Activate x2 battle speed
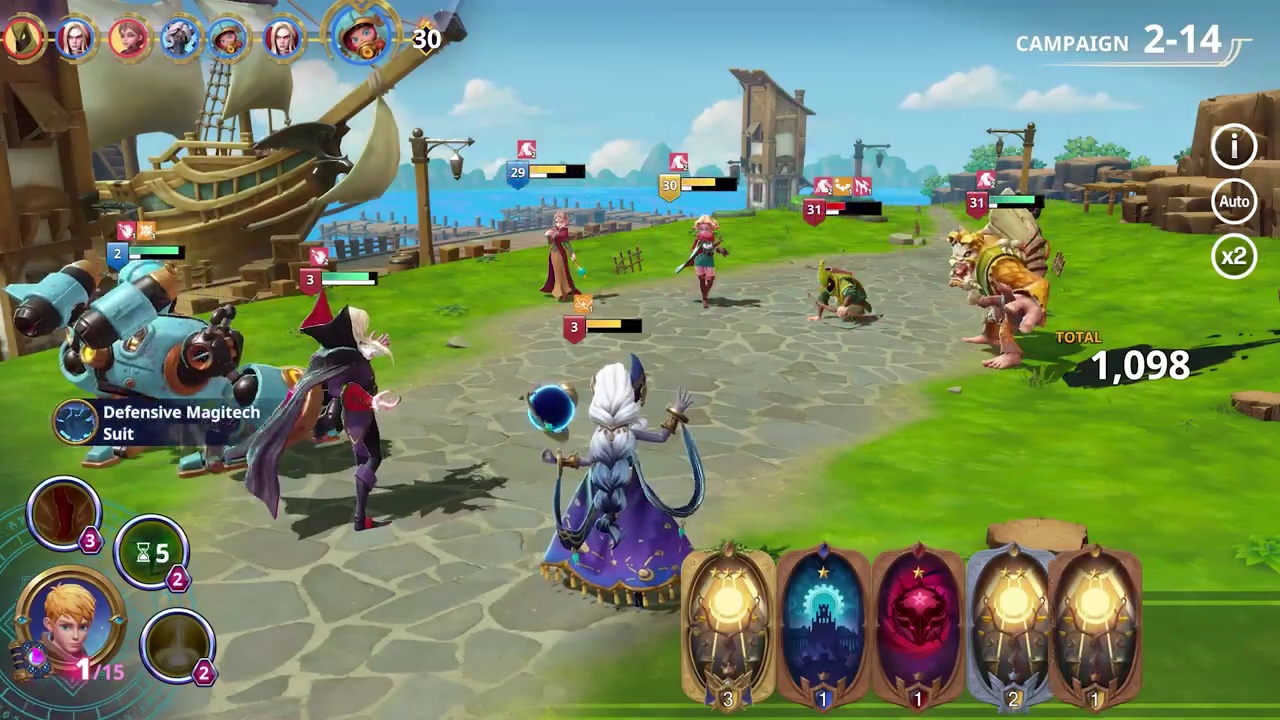 [1234, 257]
